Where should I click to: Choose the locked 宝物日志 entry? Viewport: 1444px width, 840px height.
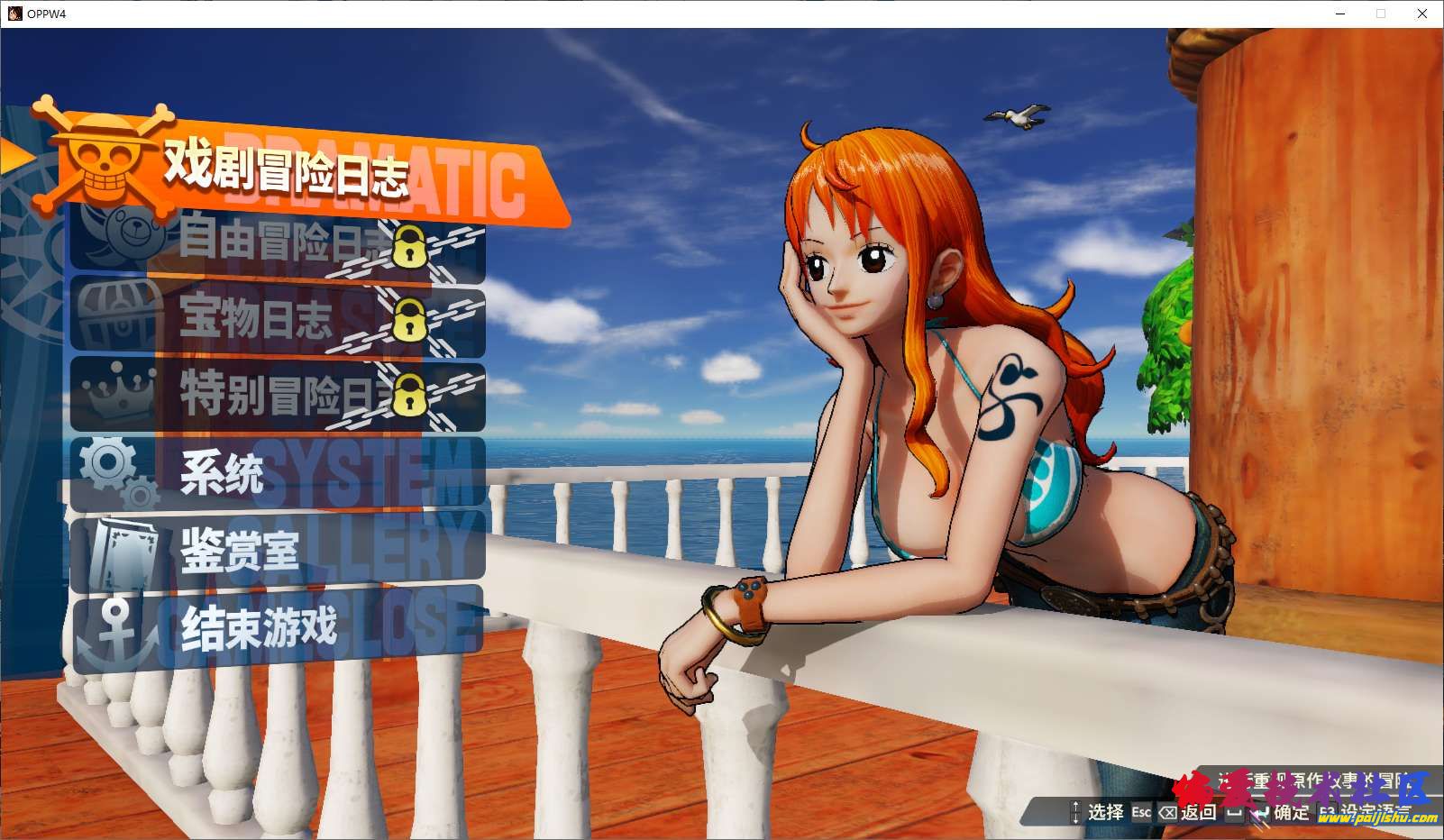coord(278,318)
